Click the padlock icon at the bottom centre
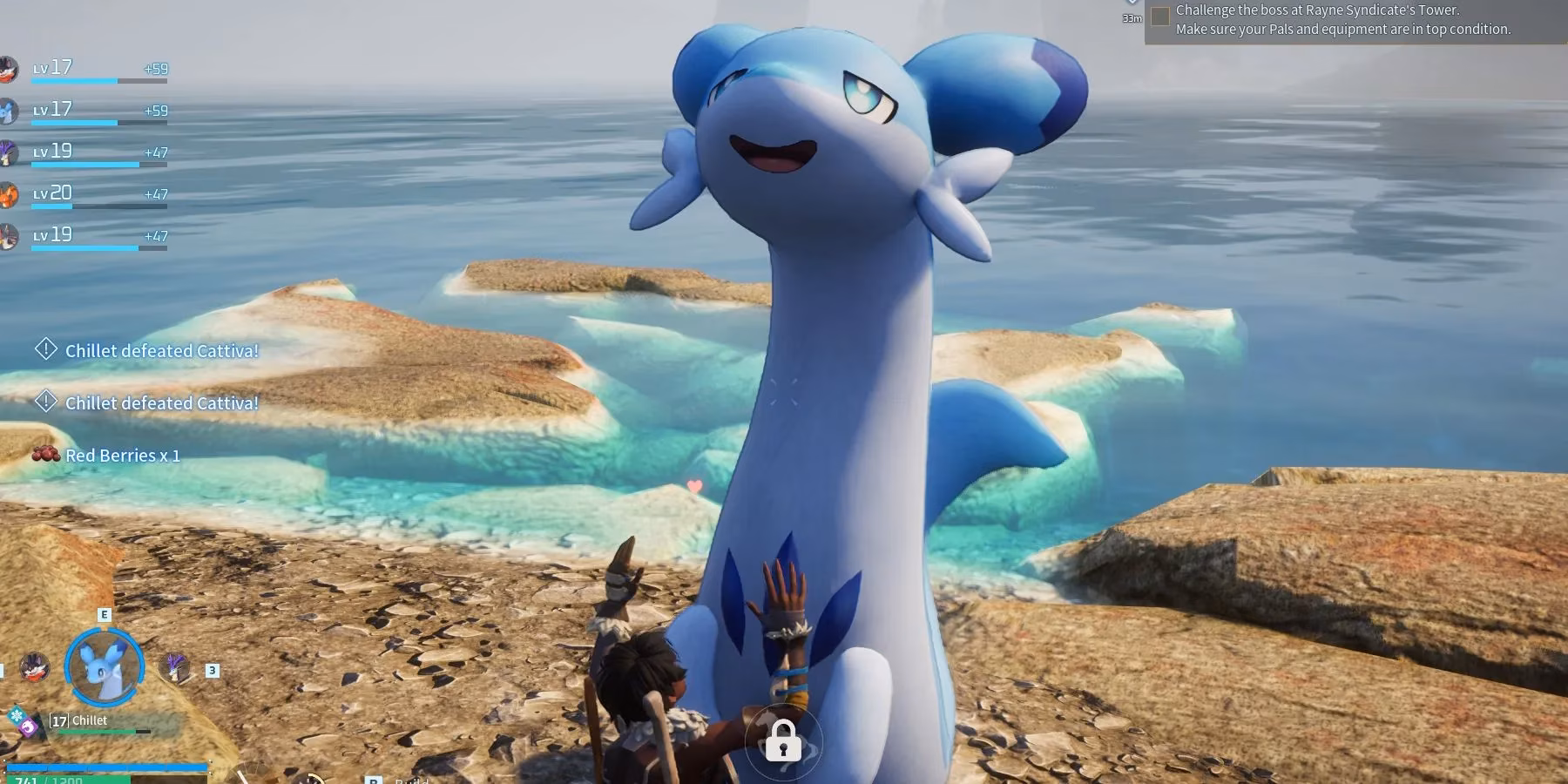1568x784 pixels. pos(783,741)
